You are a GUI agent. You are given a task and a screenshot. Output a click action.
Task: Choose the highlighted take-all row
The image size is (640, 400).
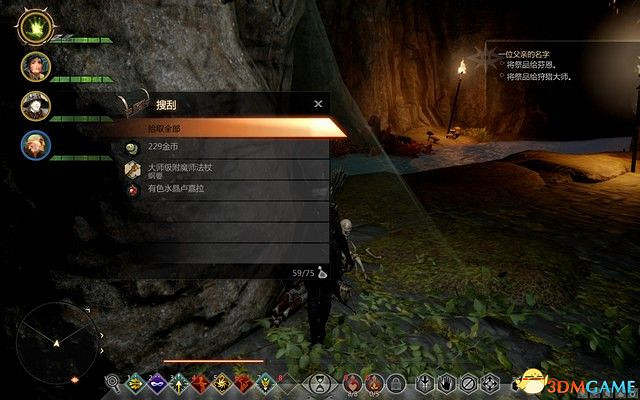point(230,128)
